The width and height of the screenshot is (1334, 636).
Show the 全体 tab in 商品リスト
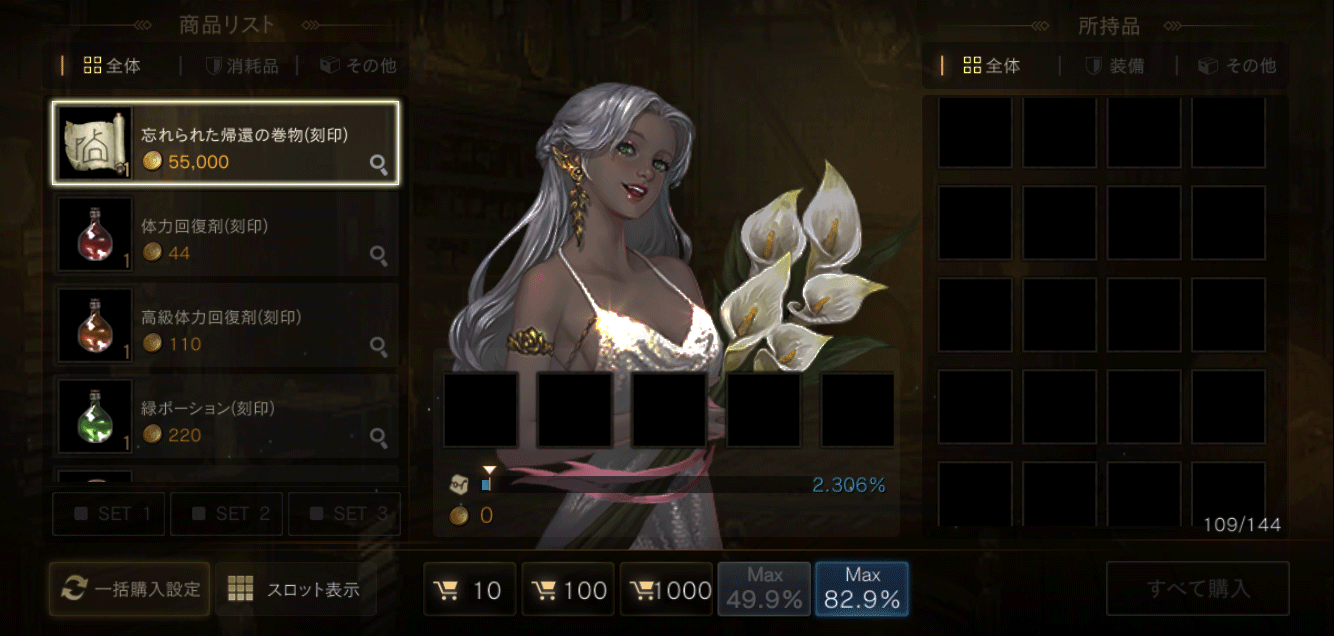(x=112, y=66)
